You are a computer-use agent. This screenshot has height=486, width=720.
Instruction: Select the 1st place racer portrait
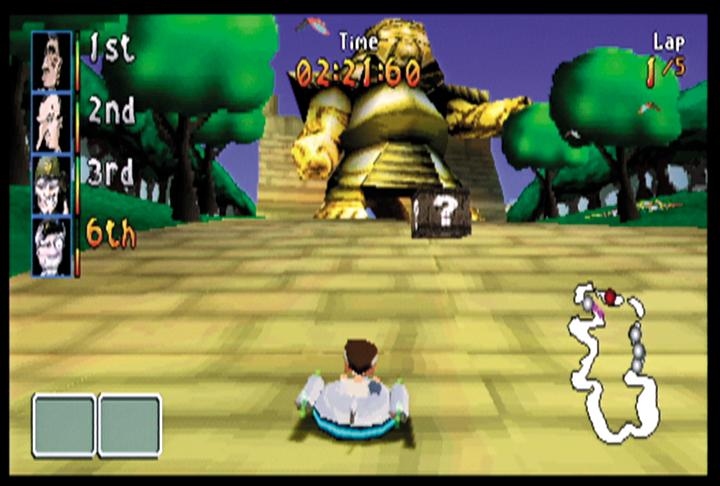51,60
